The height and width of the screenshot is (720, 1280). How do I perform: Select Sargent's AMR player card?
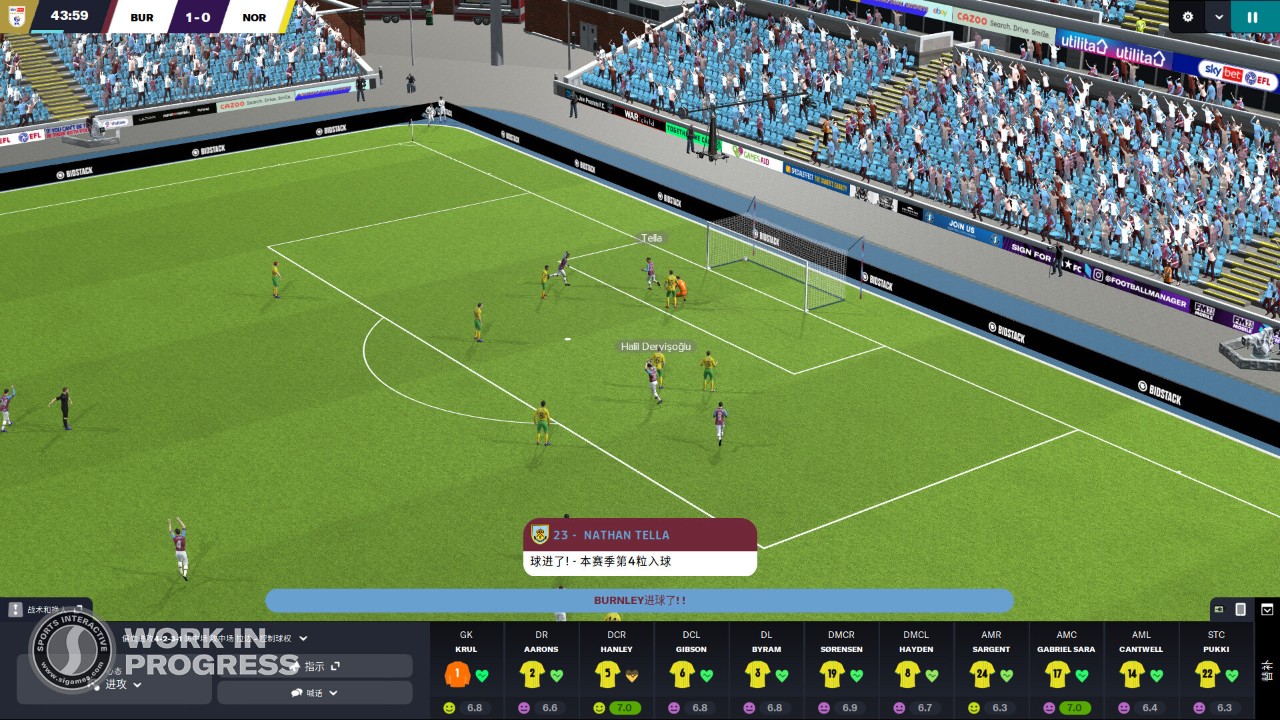[991, 671]
